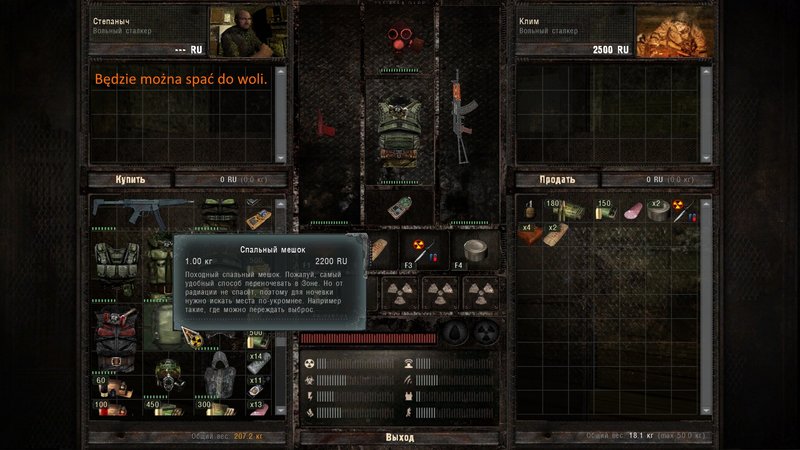
Task: Select the equipped AK assault rifle slot
Action: tap(462, 117)
